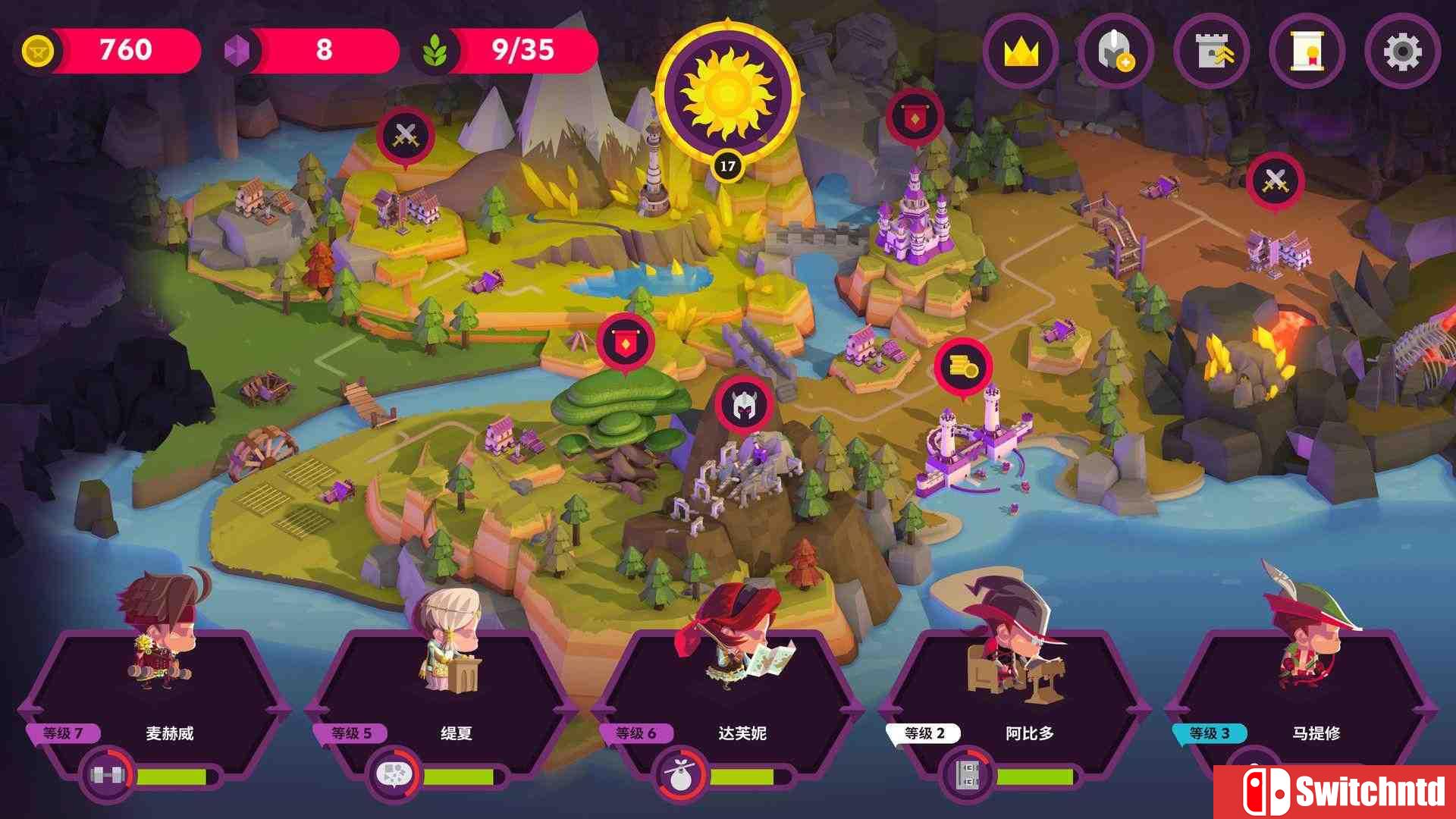Open the scroll quest log button
Screen dimensions: 1456x819
click(x=1307, y=52)
